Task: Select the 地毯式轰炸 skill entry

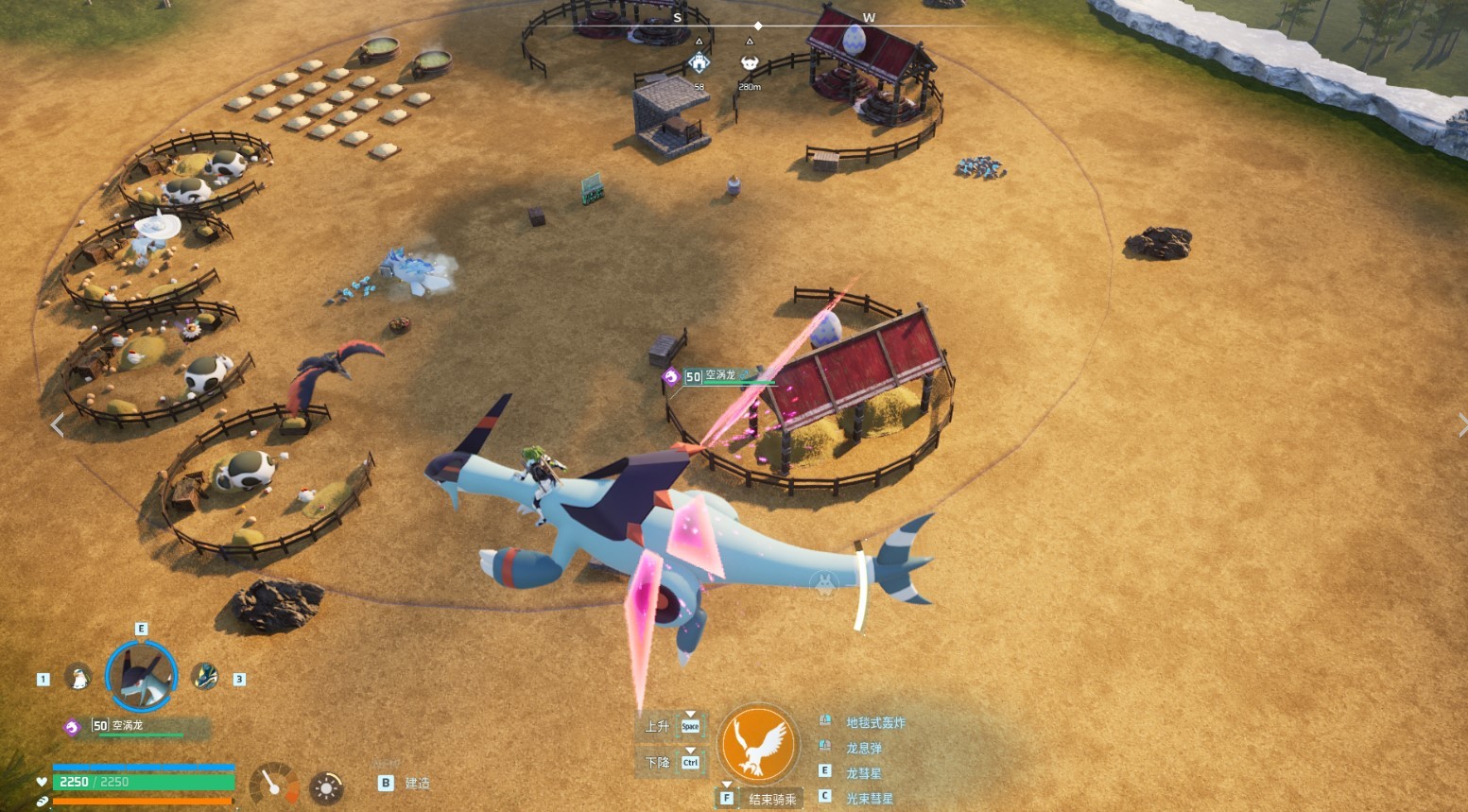Action: (874, 723)
